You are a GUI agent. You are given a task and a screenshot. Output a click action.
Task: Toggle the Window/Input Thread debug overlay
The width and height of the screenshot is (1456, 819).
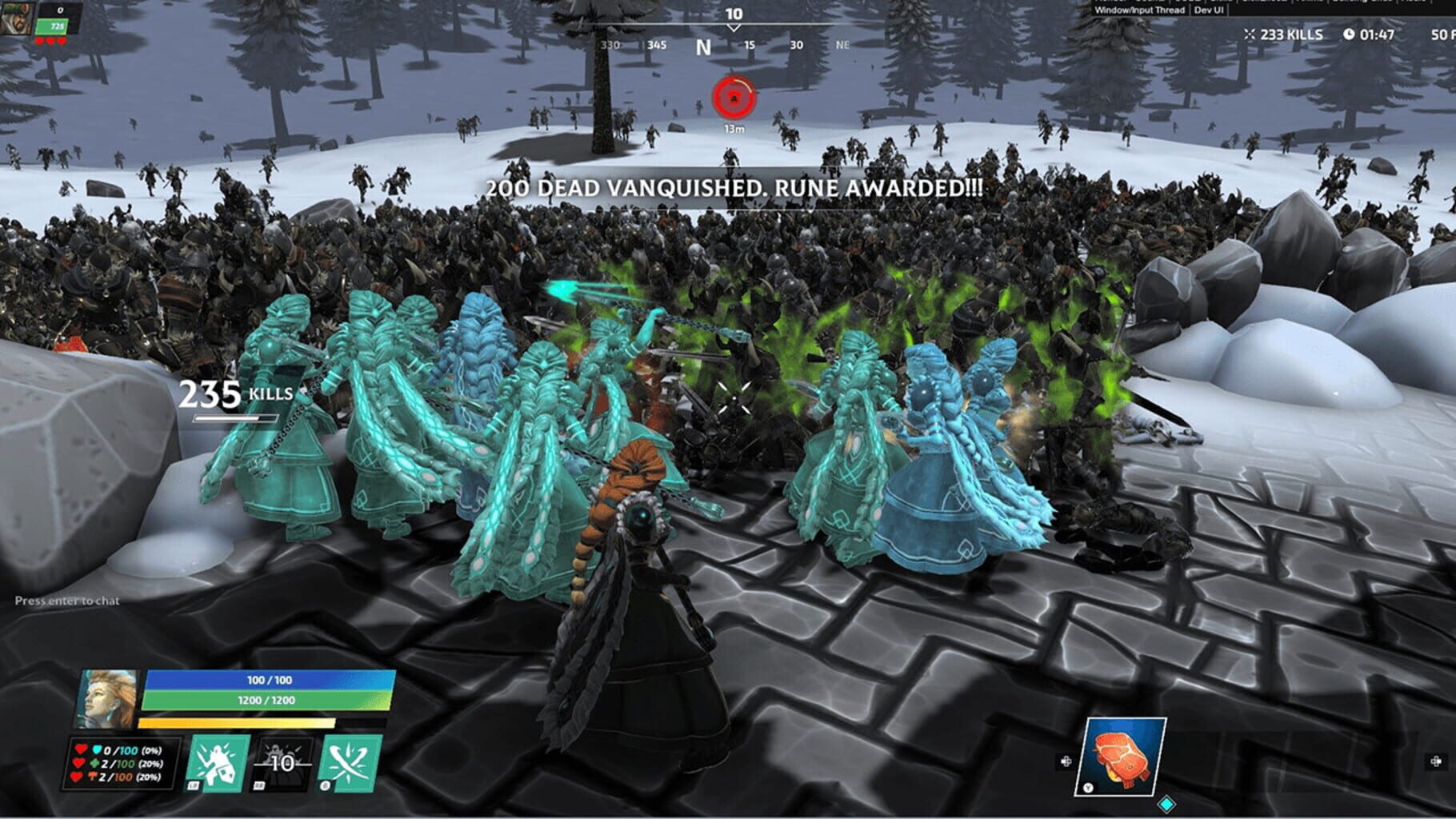click(1139, 10)
